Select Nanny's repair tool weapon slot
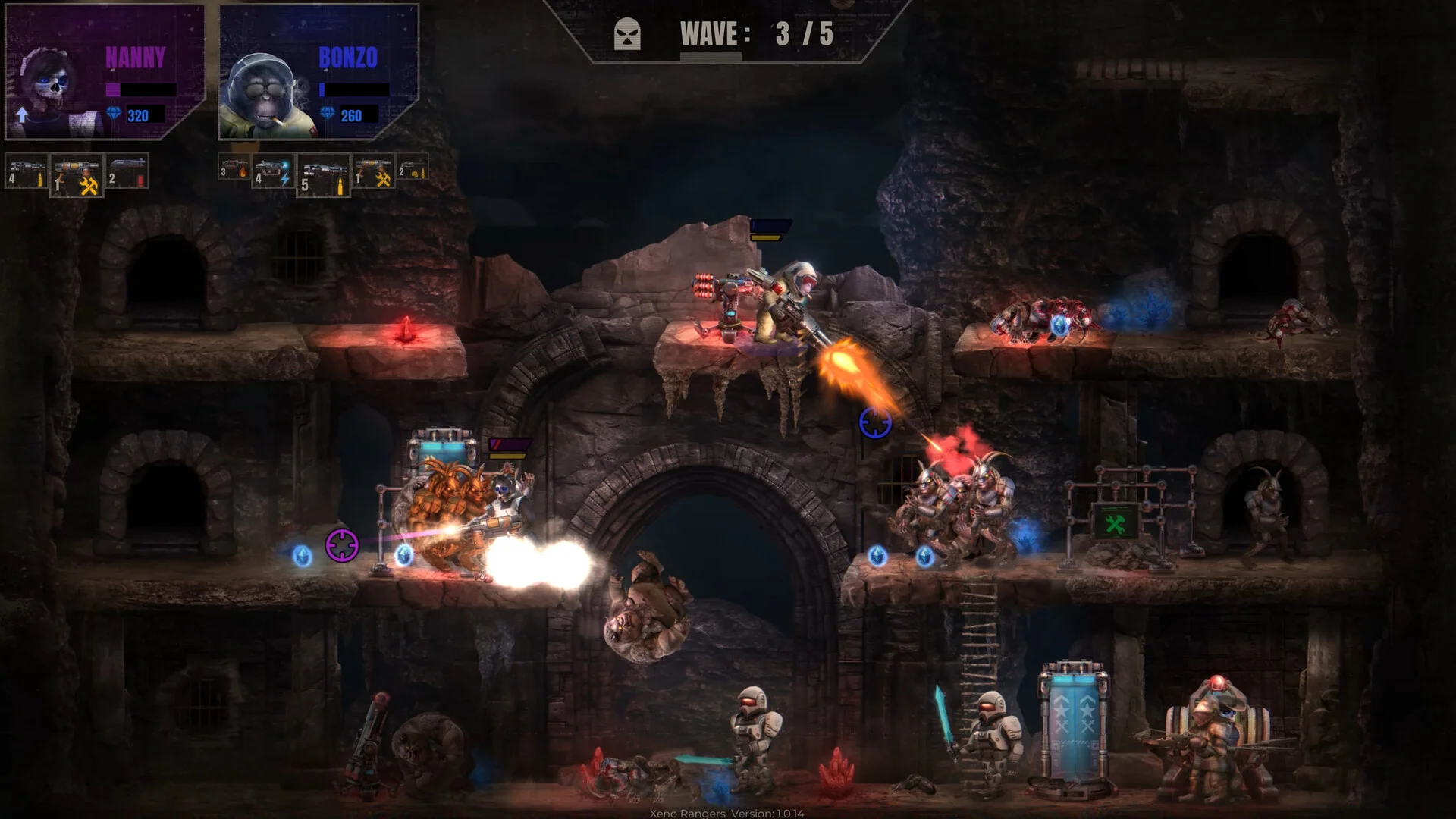Screen dimensions: 1456x819 [77, 175]
